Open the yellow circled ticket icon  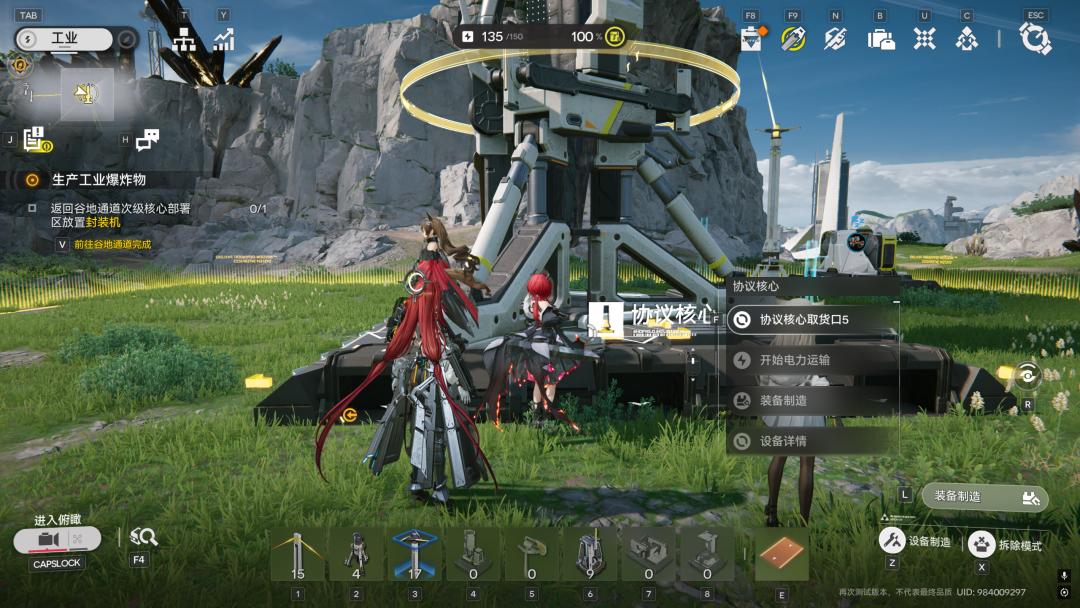793,39
